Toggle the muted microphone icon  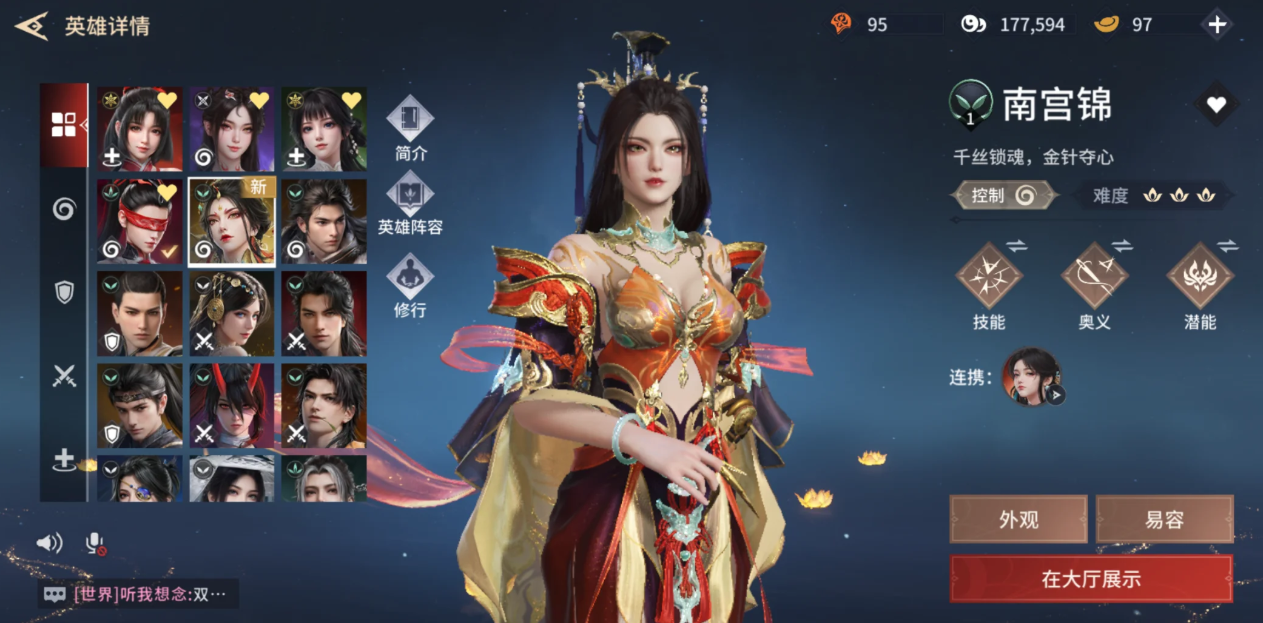click(95, 543)
